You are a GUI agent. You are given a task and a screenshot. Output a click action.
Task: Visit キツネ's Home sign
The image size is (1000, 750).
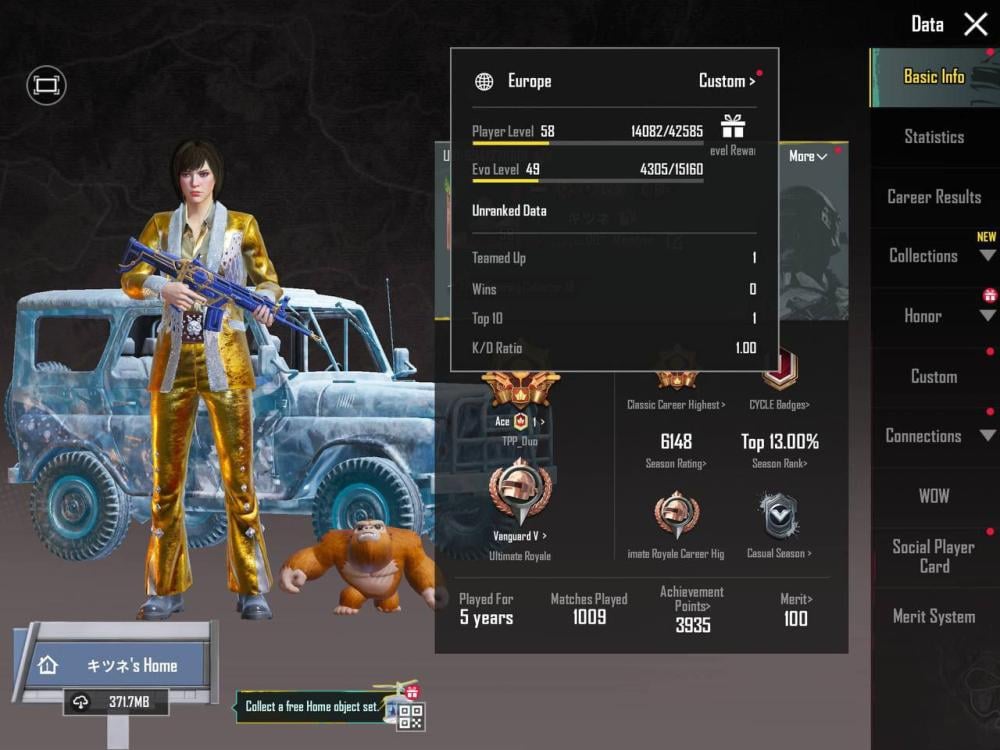click(x=119, y=665)
